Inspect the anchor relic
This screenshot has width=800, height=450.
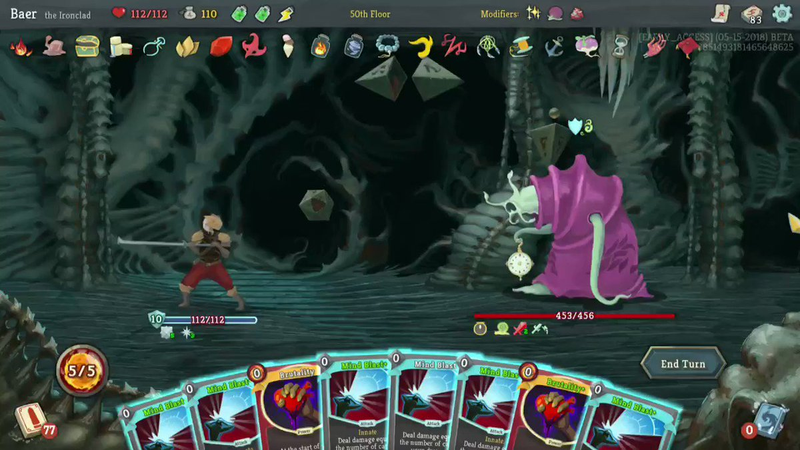tap(554, 46)
